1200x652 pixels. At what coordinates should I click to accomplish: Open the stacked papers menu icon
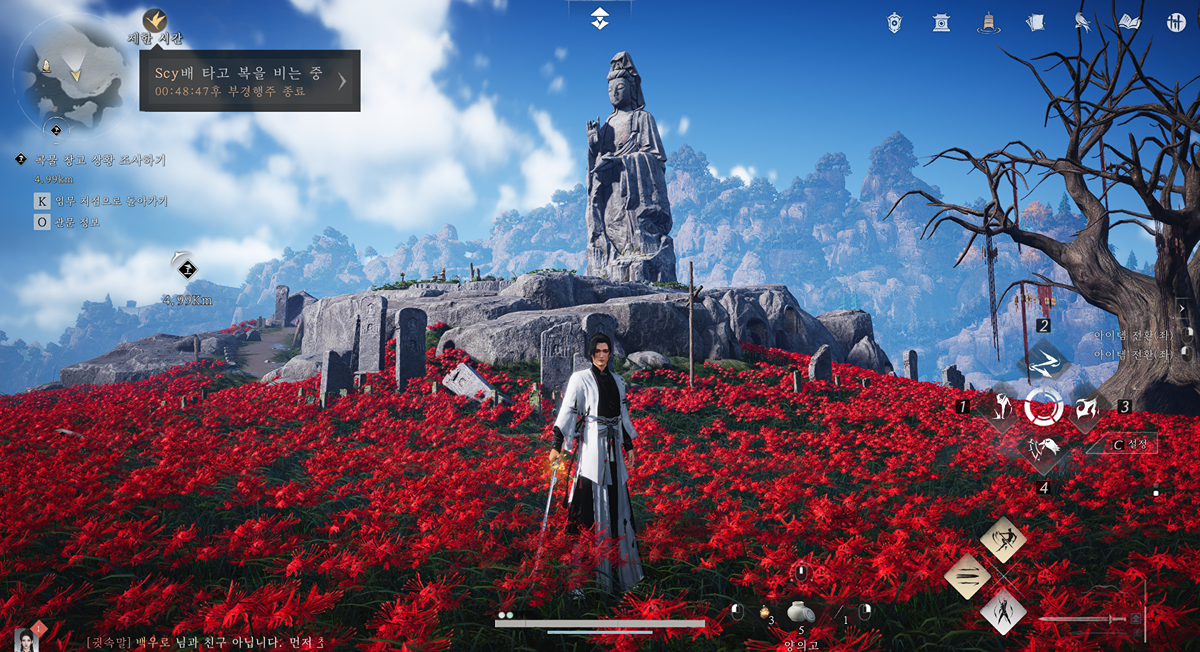tap(1034, 22)
